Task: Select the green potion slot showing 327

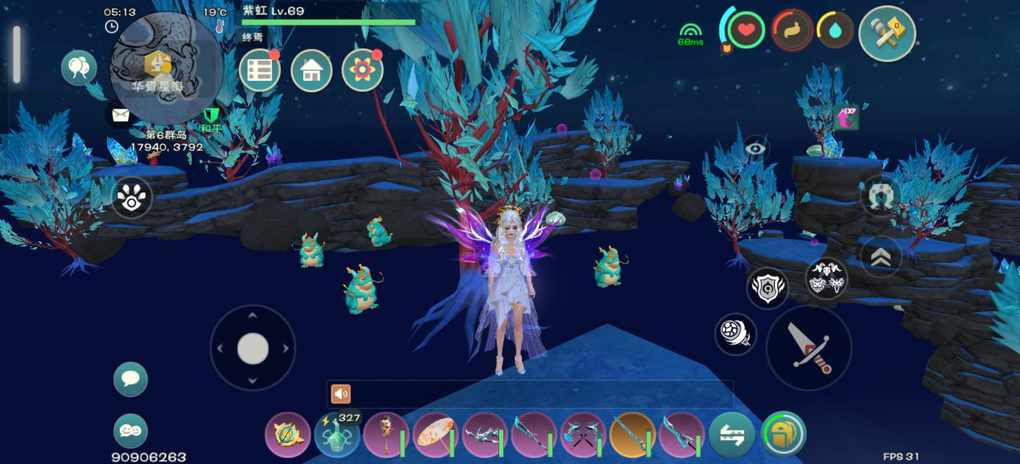Action: coord(337,435)
